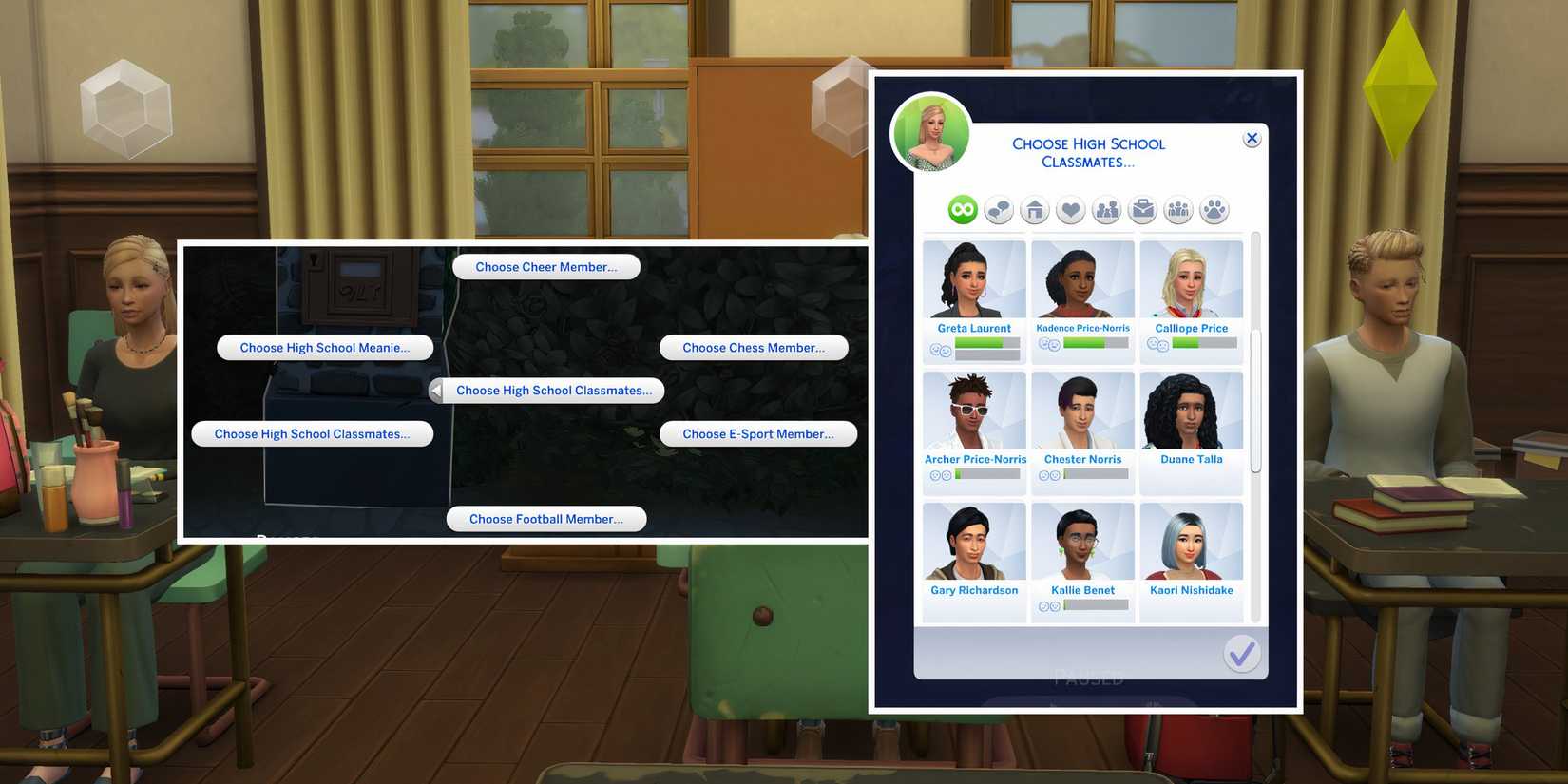Filter classmates by household with the house icon

tap(1034, 209)
